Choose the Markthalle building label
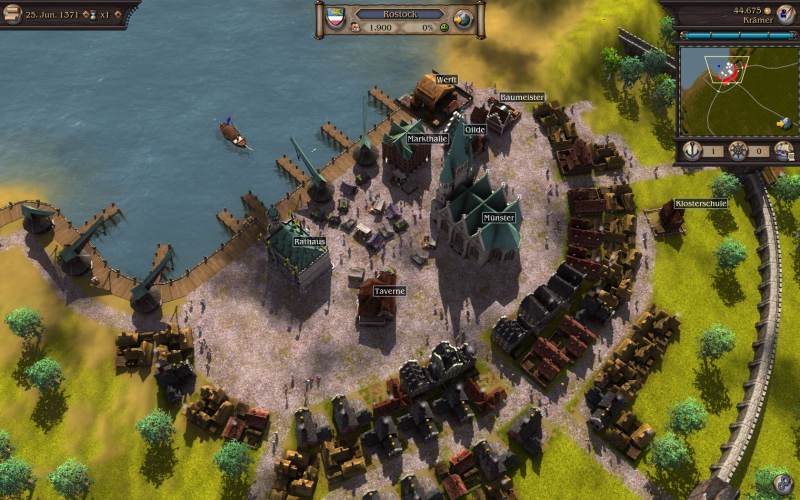Image resolution: width=800 pixels, height=500 pixels. 427,138
